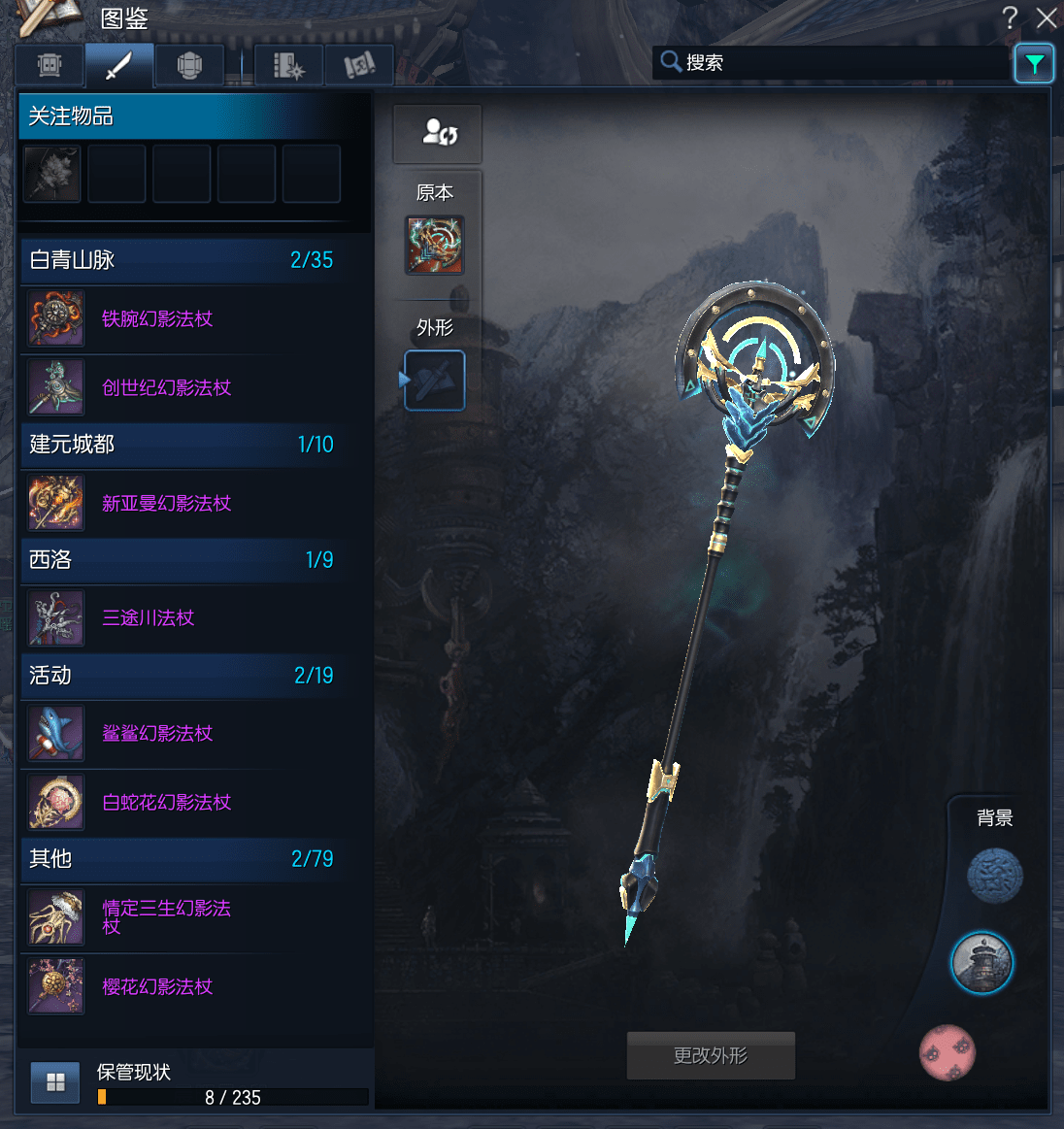The image size is (1064, 1129).
Task: Choose 创世纪幻影法杖 entry
Action: 166,388
